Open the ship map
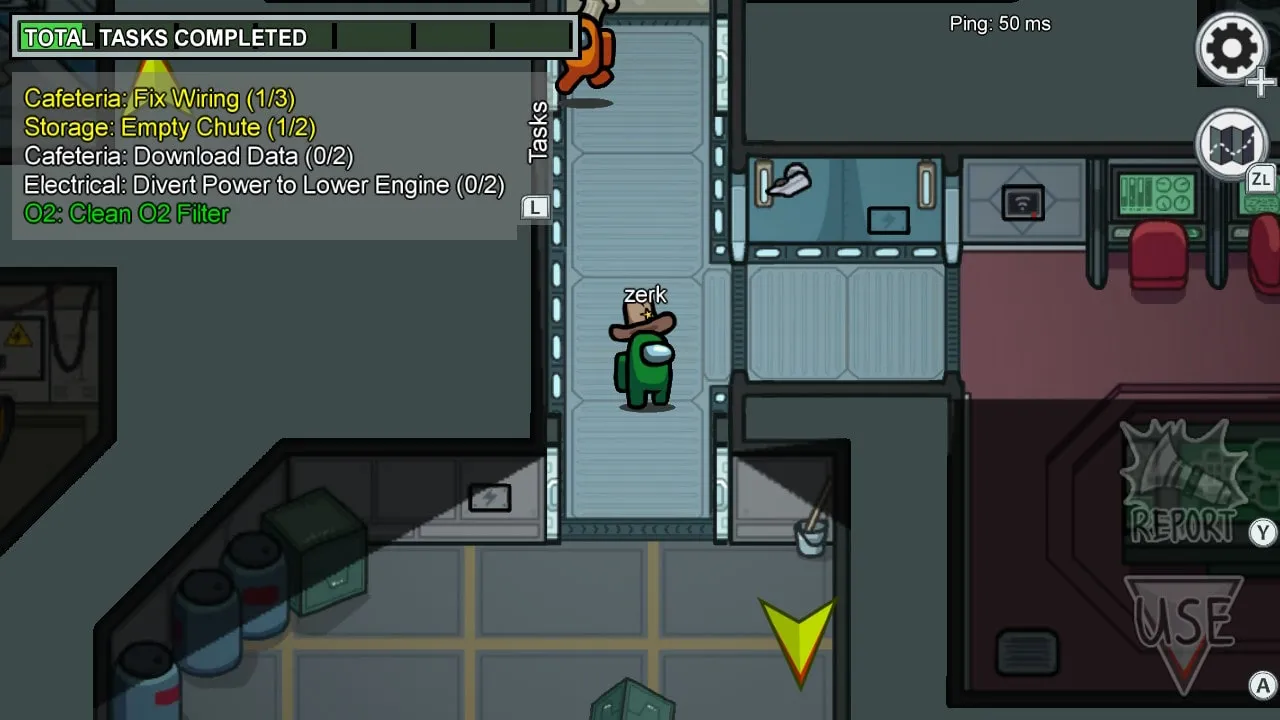 click(1231, 144)
